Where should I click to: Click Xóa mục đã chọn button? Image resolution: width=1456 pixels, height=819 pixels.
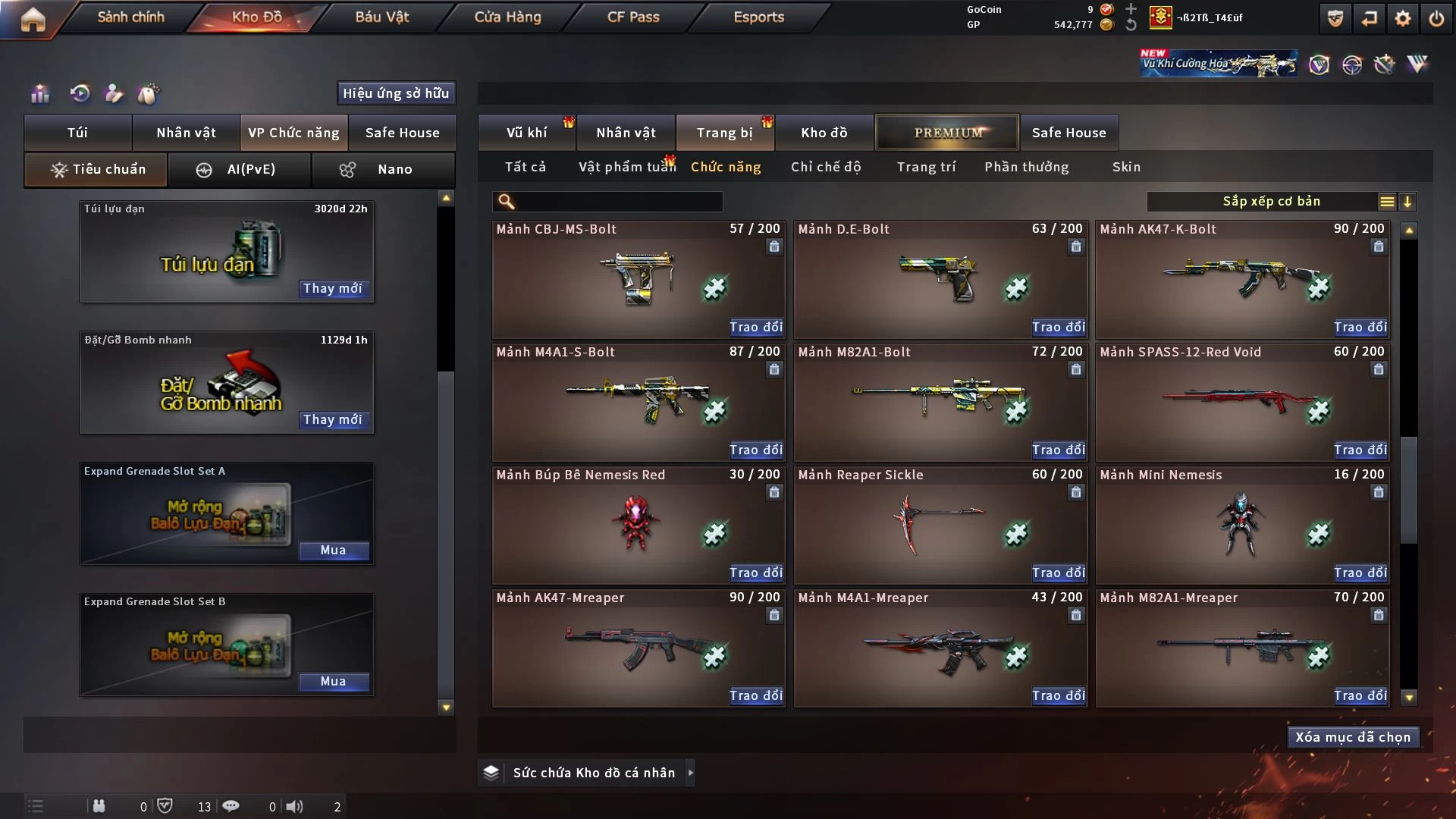coord(1353,737)
